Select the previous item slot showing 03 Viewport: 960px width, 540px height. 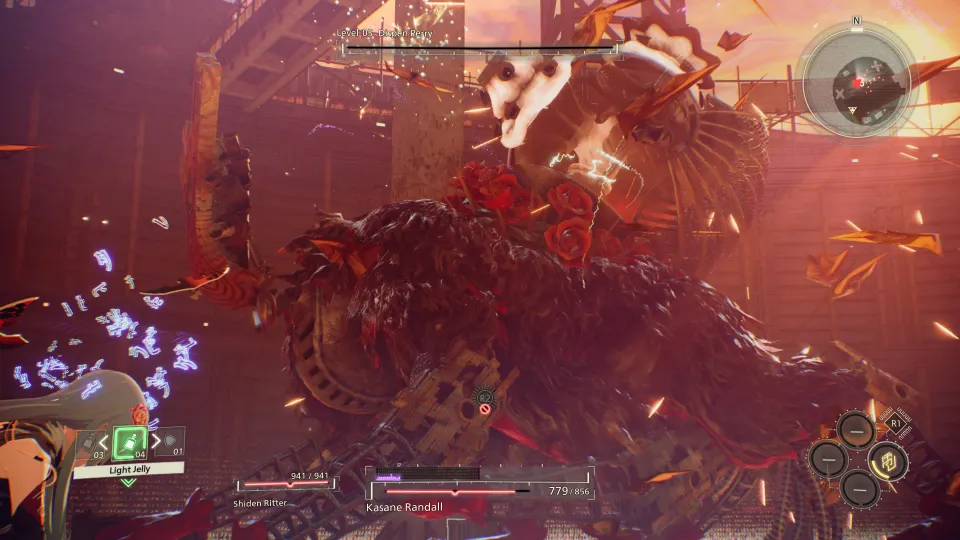90,442
